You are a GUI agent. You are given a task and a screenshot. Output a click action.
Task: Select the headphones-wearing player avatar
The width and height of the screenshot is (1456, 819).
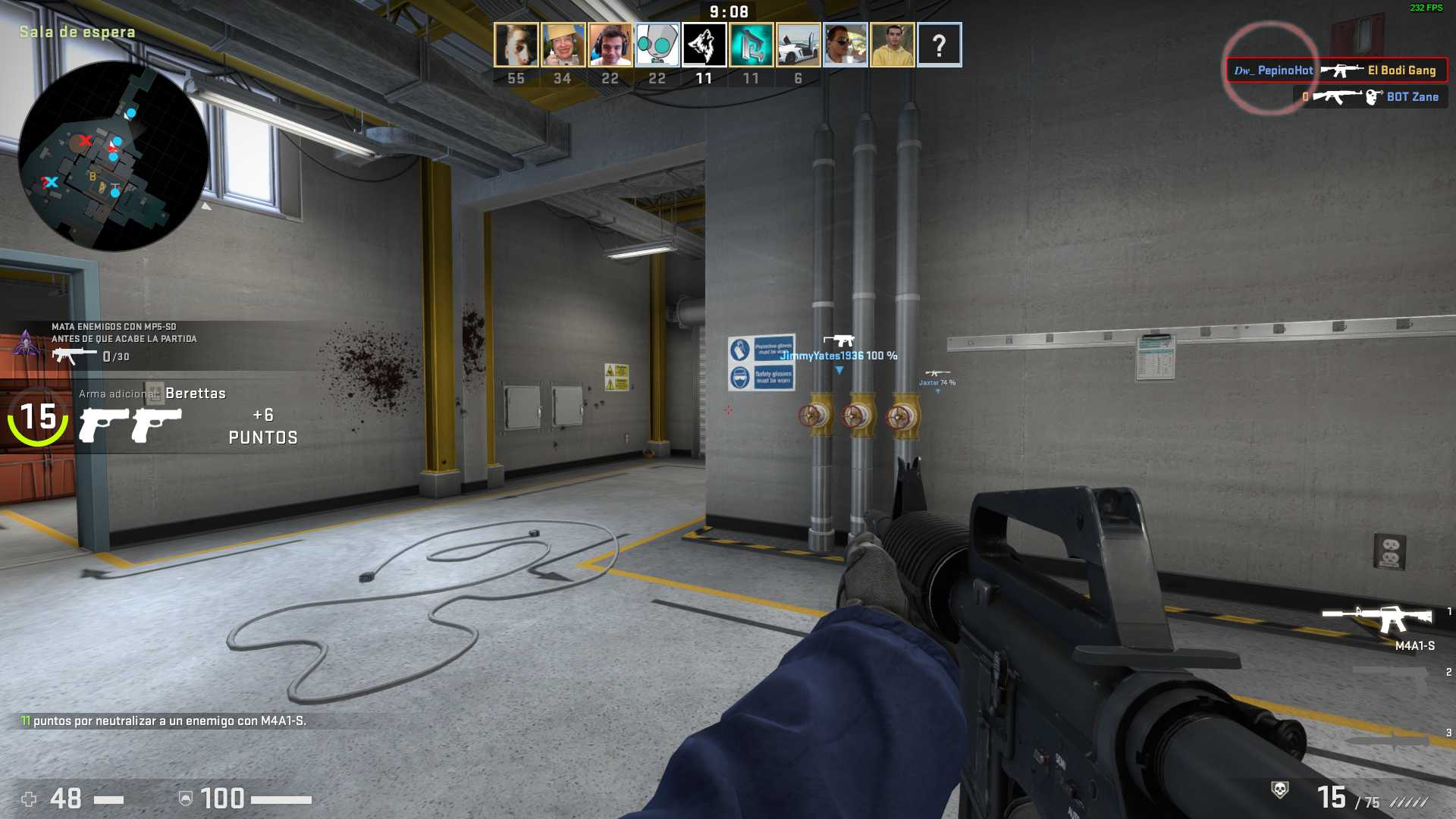(610, 45)
